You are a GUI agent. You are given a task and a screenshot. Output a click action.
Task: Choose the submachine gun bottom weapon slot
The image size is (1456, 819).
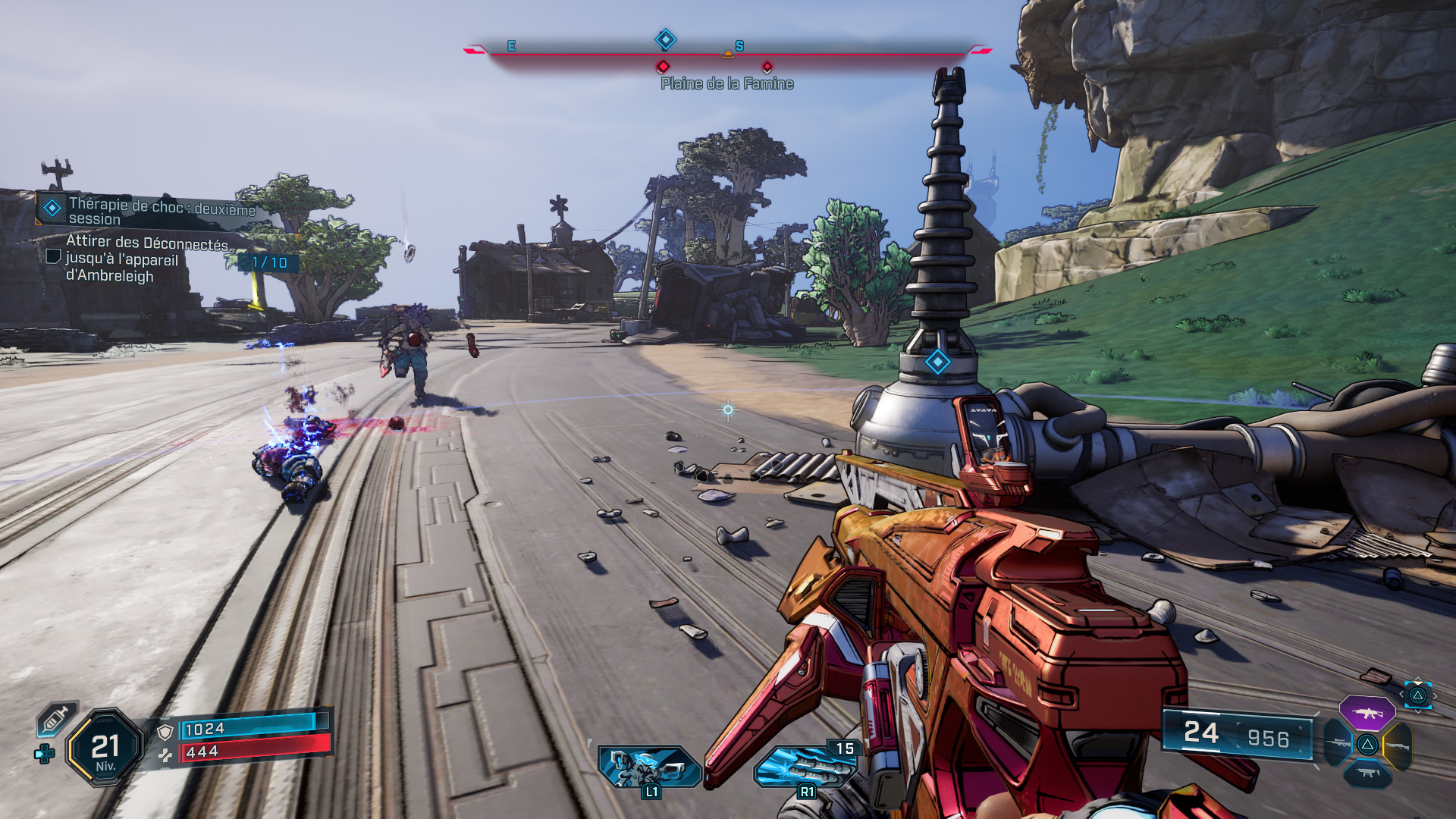[1367, 773]
